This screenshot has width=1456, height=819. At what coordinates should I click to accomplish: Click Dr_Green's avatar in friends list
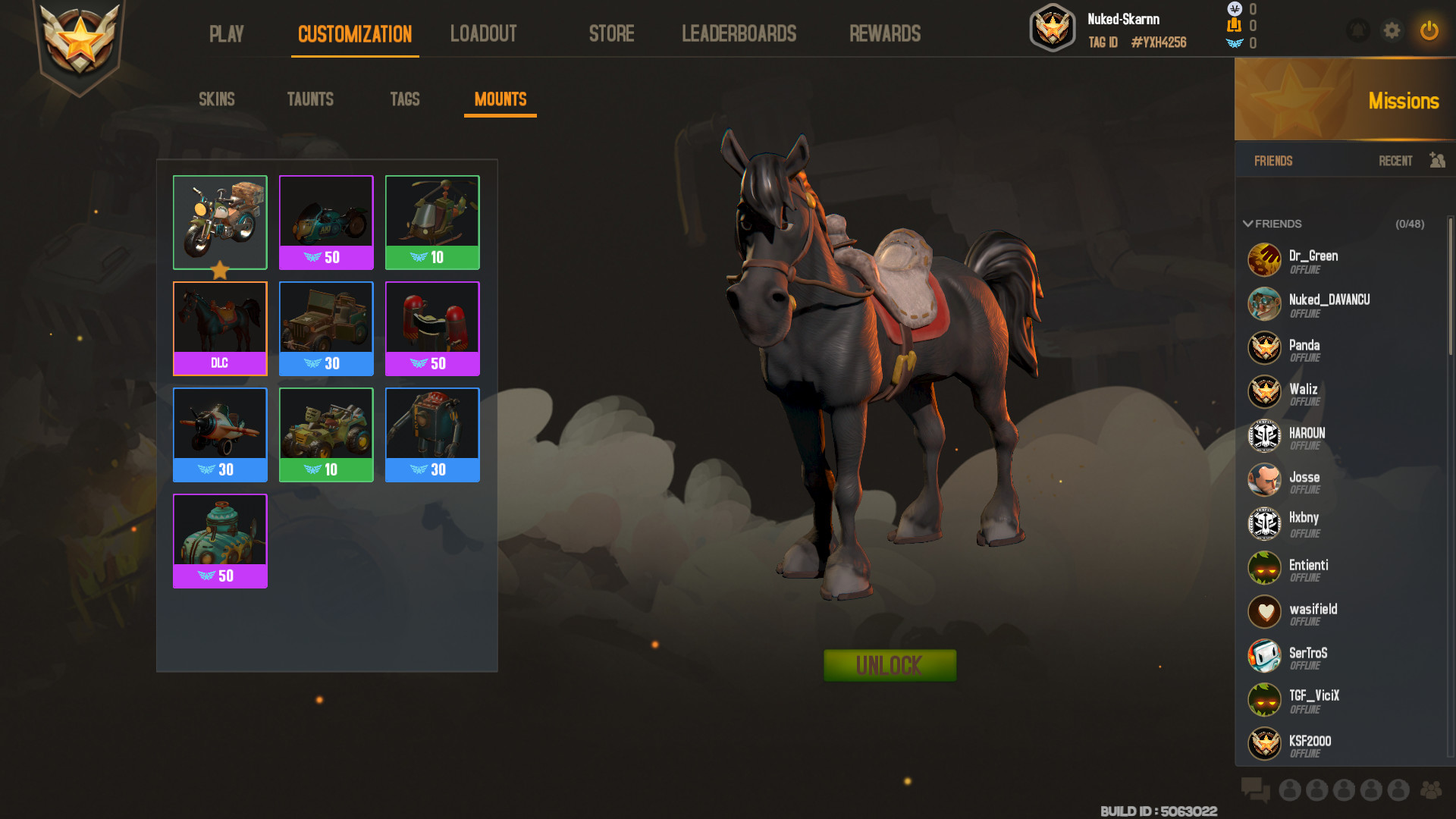click(1264, 259)
